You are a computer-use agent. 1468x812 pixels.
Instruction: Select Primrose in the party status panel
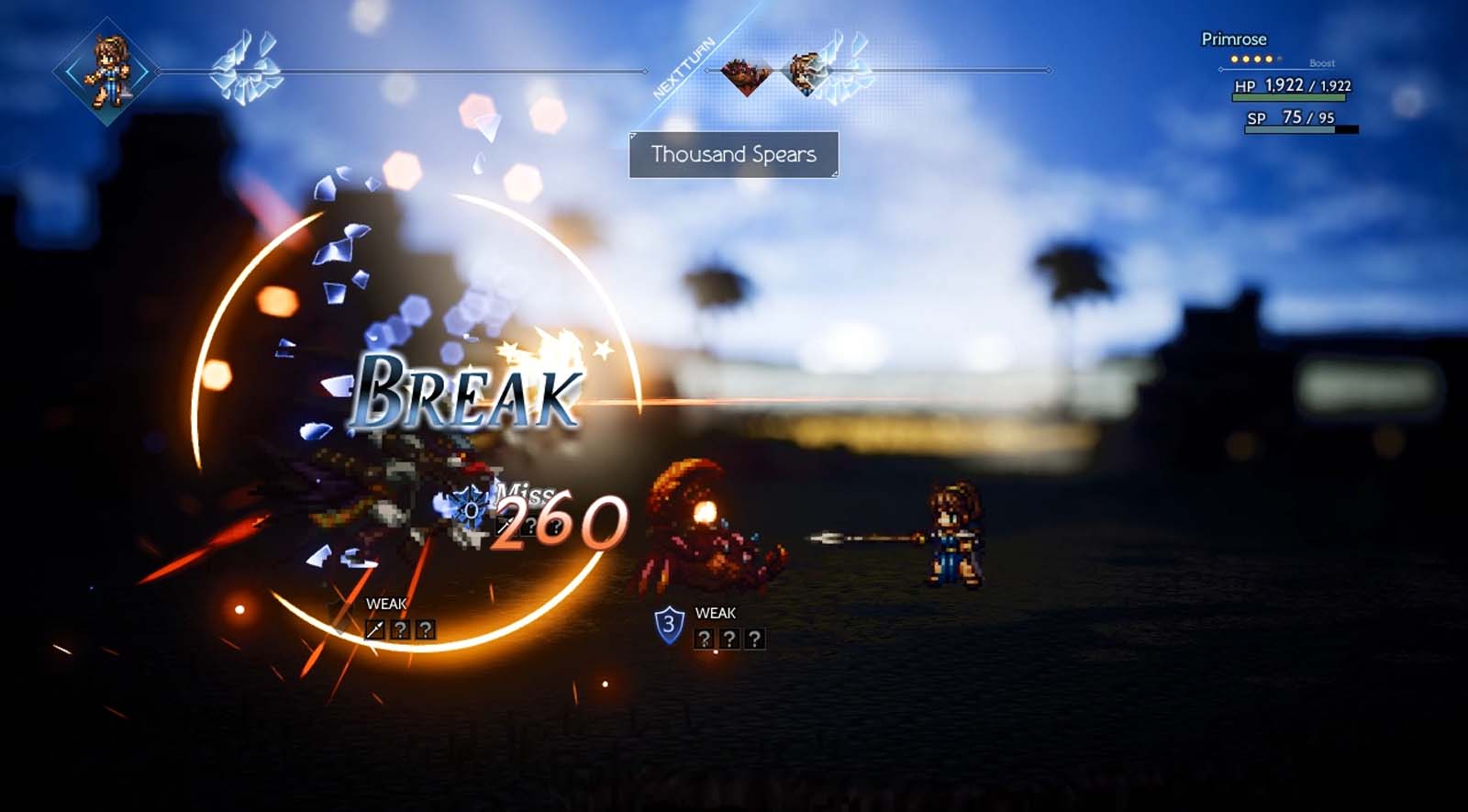click(1233, 39)
